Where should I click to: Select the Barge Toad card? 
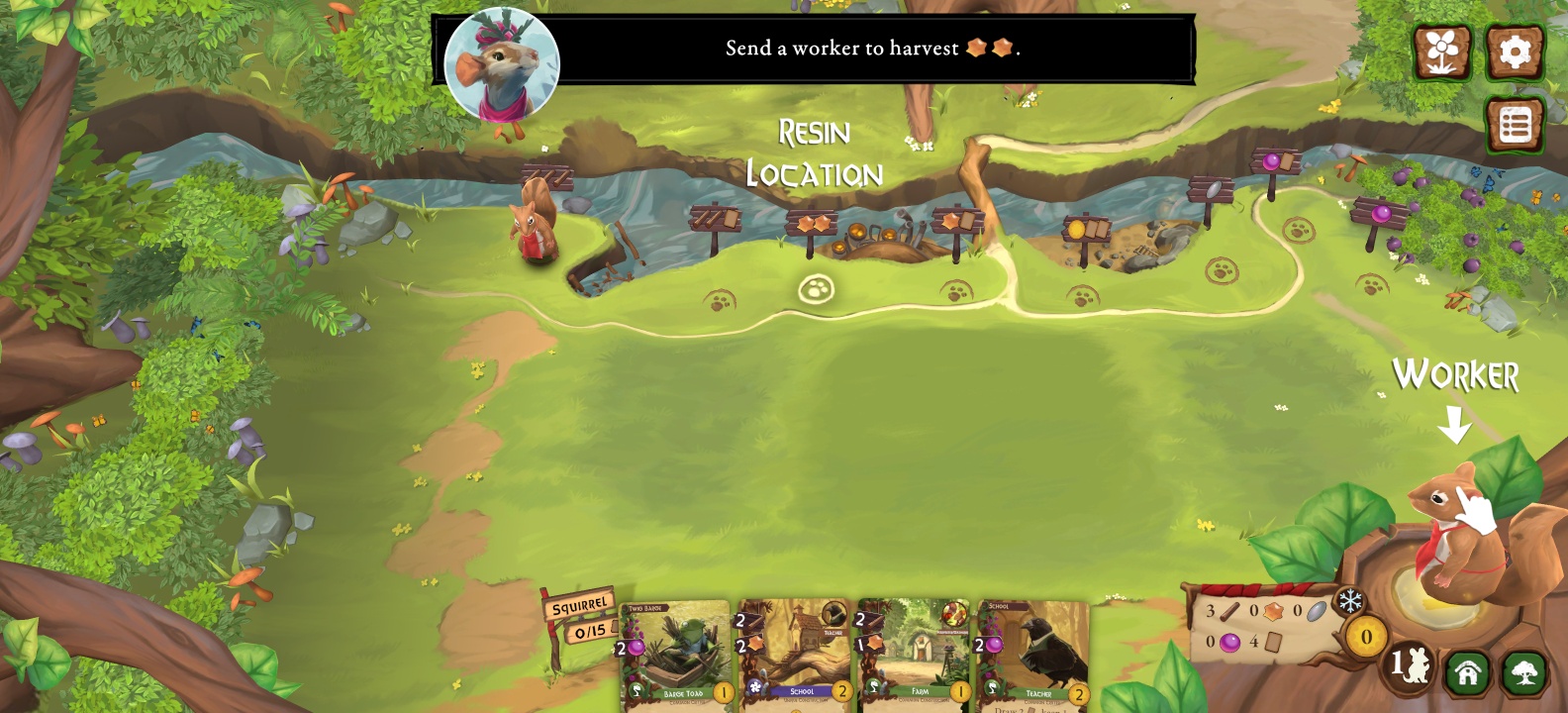click(x=676, y=654)
